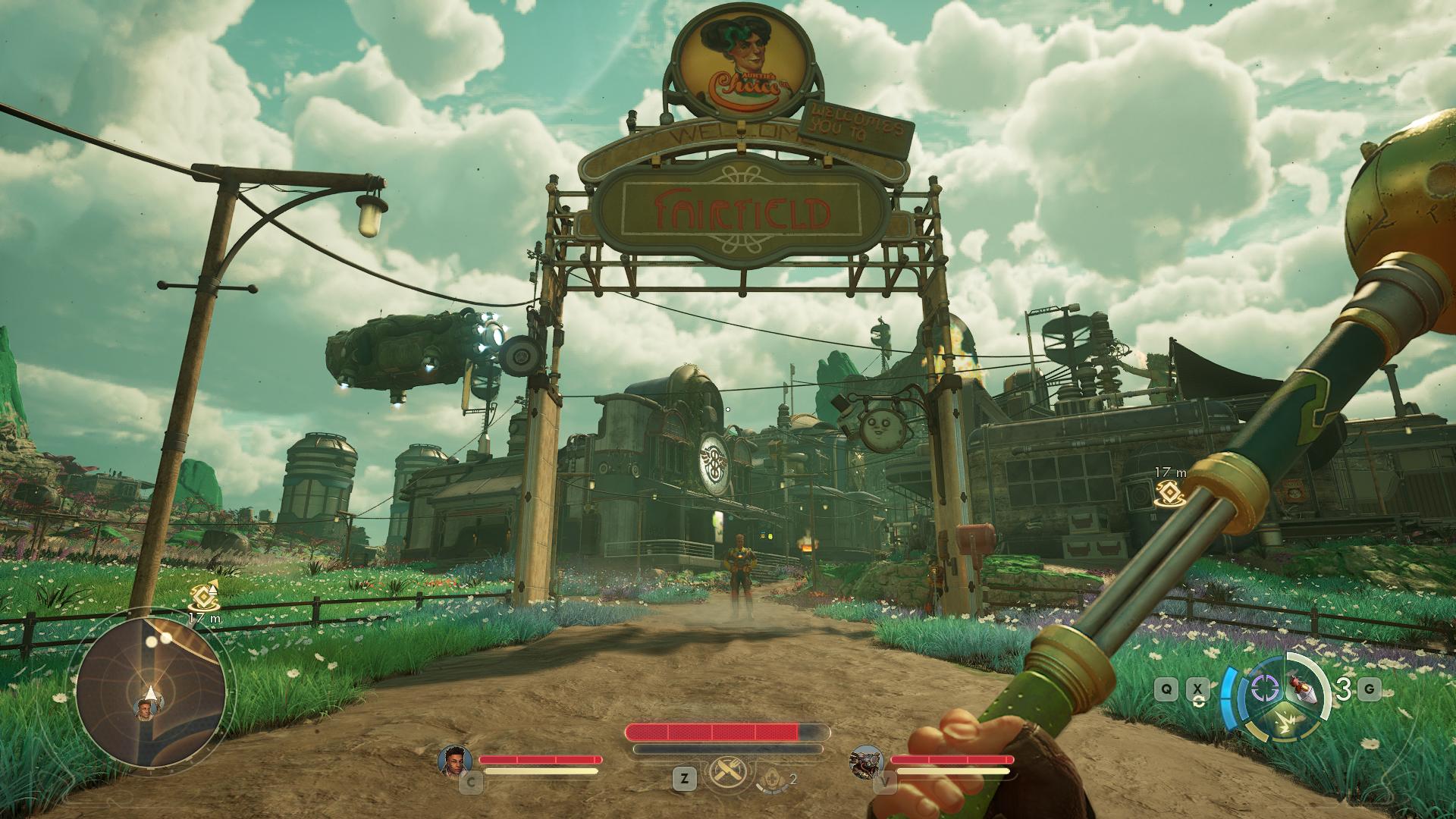Select the purple crosshair gadget slot

(x=1263, y=689)
